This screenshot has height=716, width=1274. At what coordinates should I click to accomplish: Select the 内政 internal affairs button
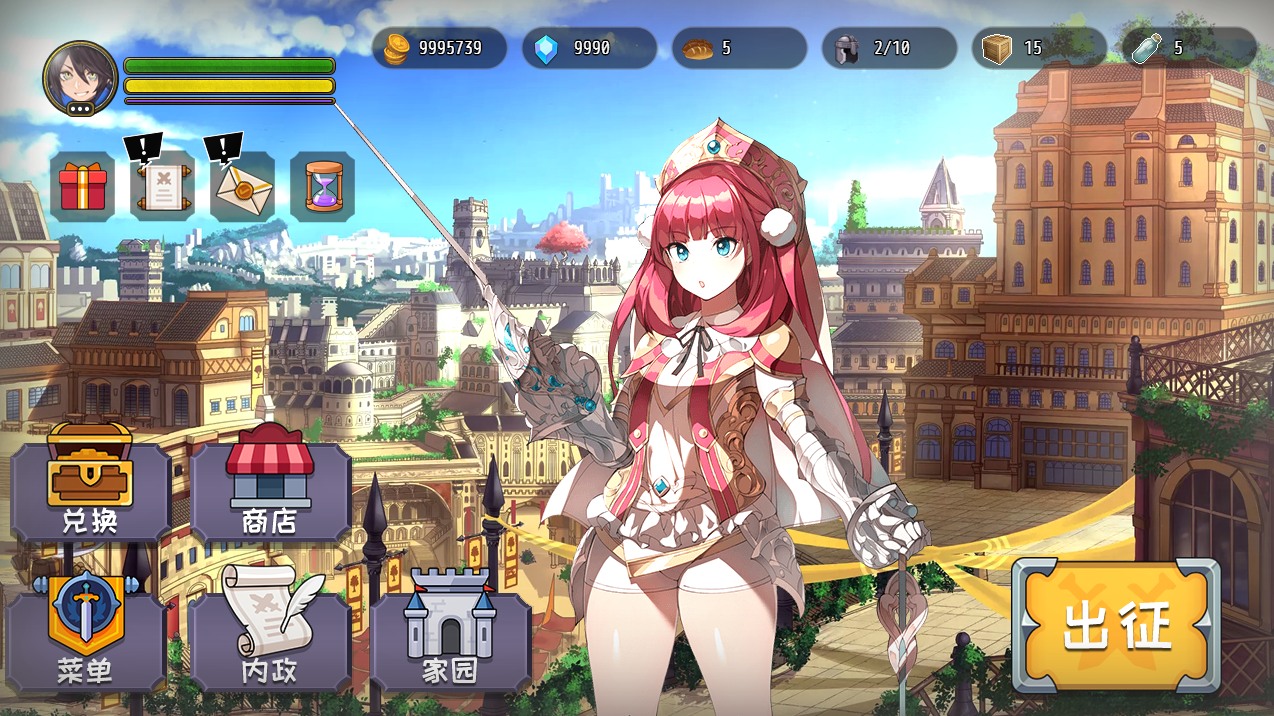(270, 638)
